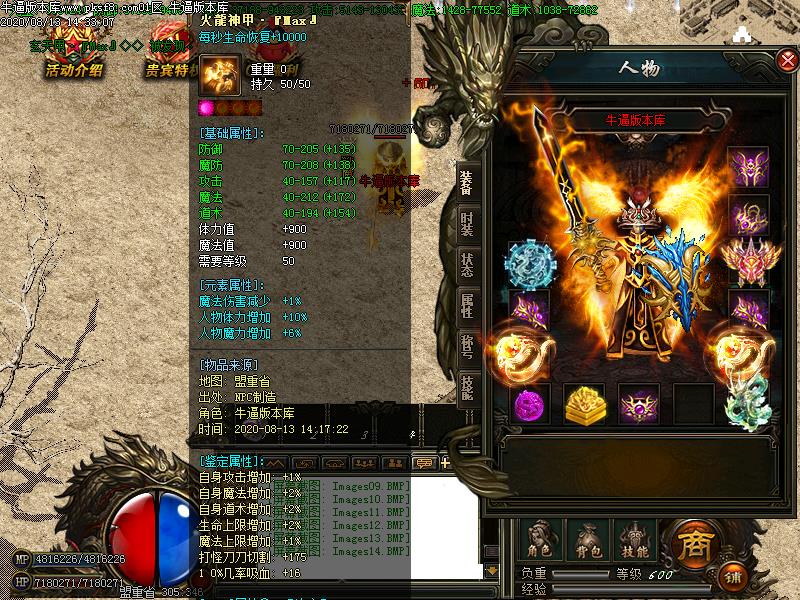Open the 技能 skills button in bottom bar

(635, 538)
